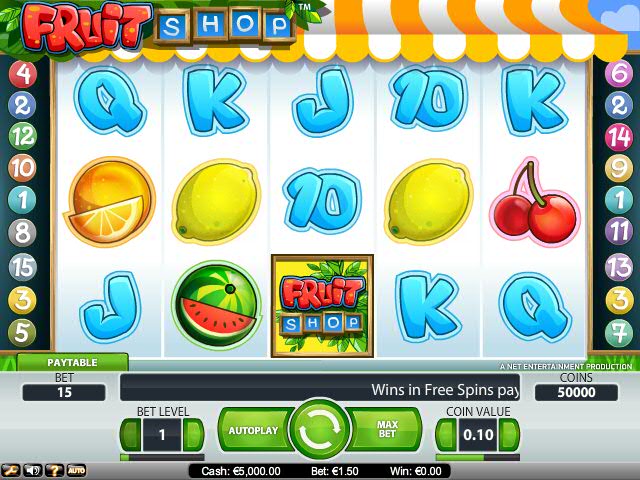This screenshot has height=480, width=640.
Task: Choose bet line number 6 badge
Action: click(x=619, y=73)
